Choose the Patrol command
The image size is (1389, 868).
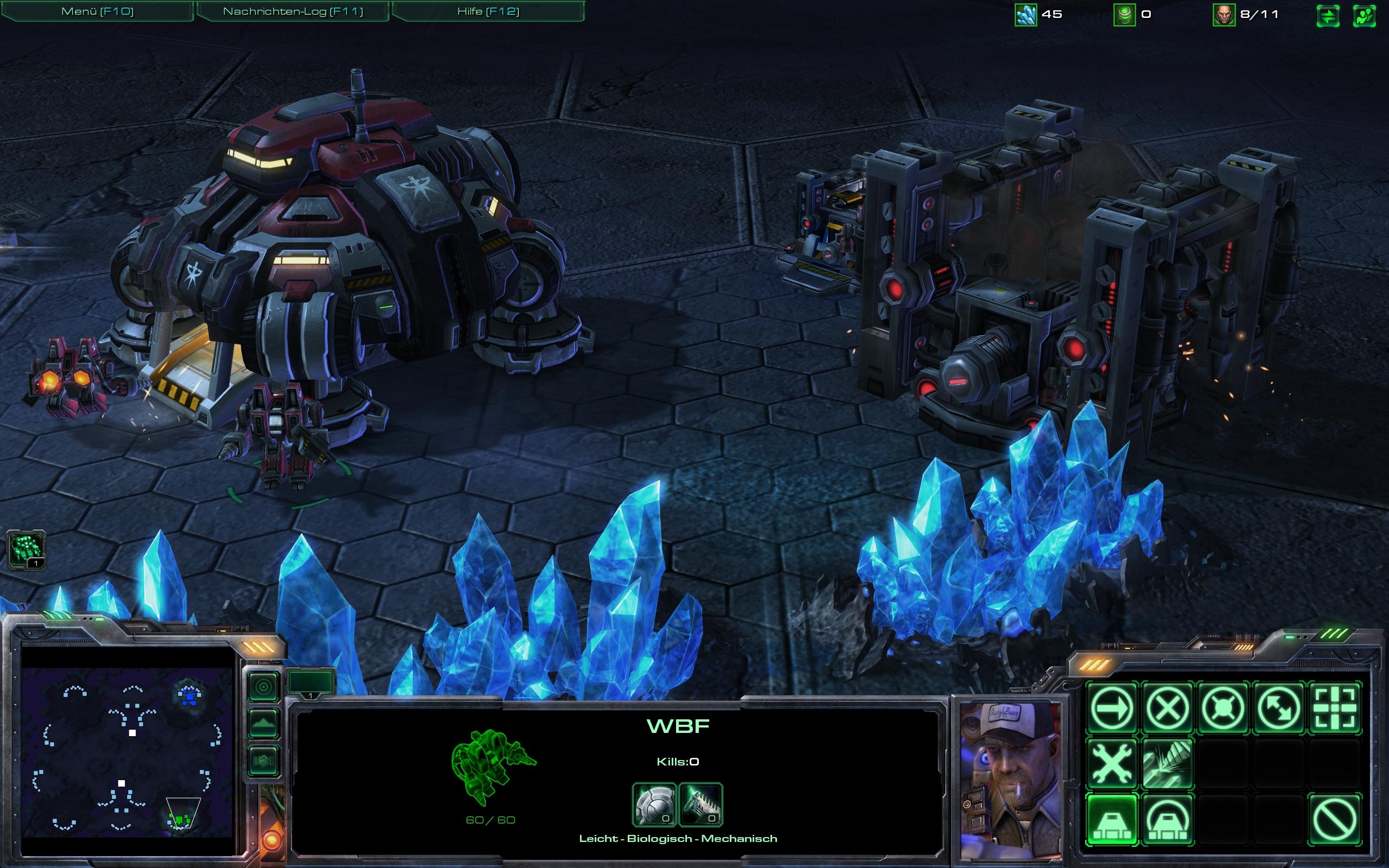pyautogui.click(x=1279, y=708)
